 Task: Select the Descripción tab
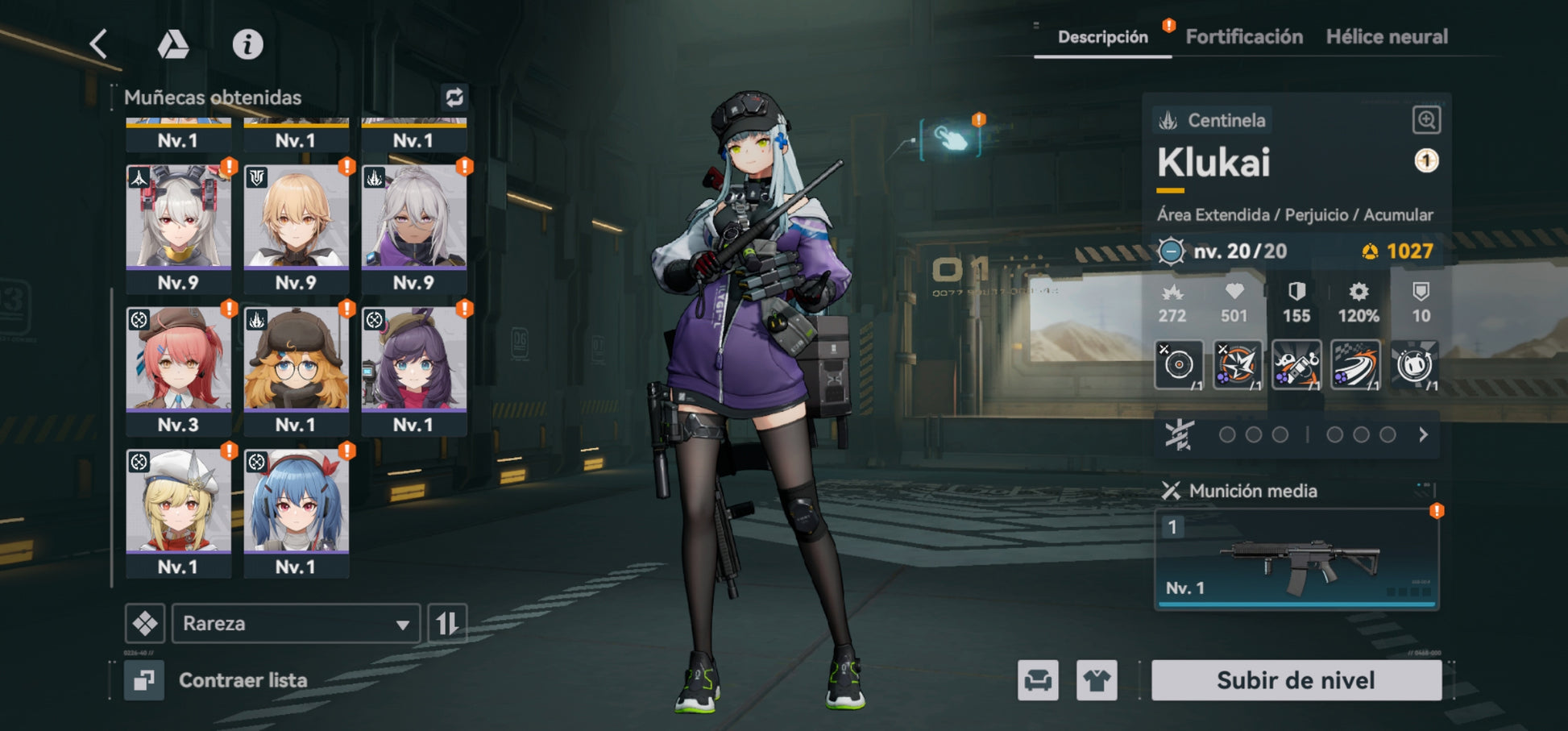(1102, 37)
